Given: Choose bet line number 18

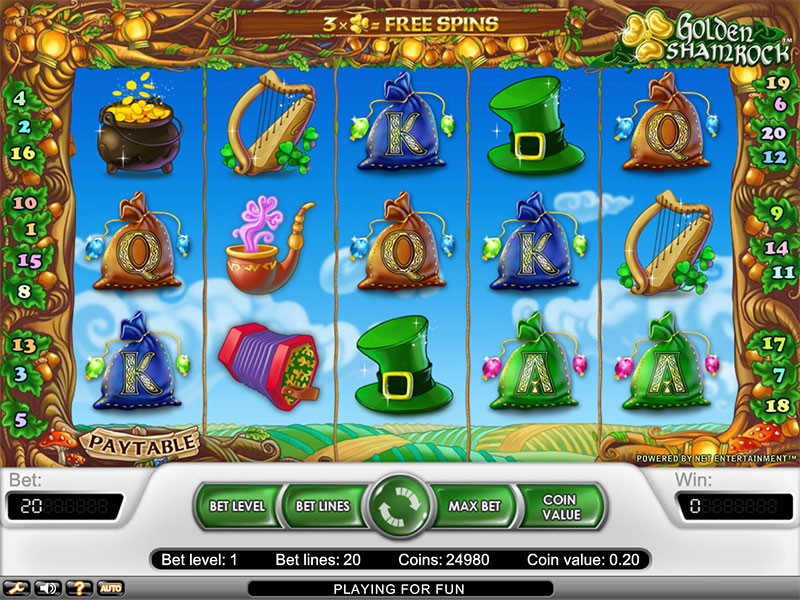Looking at the screenshot, I should tap(776, 405).
